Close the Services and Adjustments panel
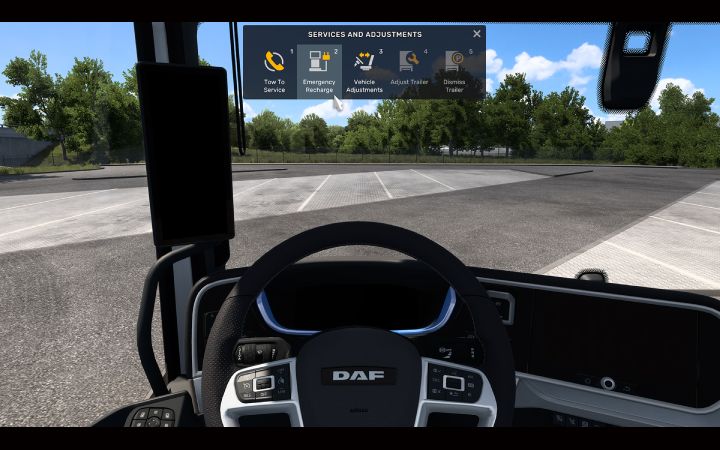The width and height of the screenshot is (720, 450). click(477, 34)
